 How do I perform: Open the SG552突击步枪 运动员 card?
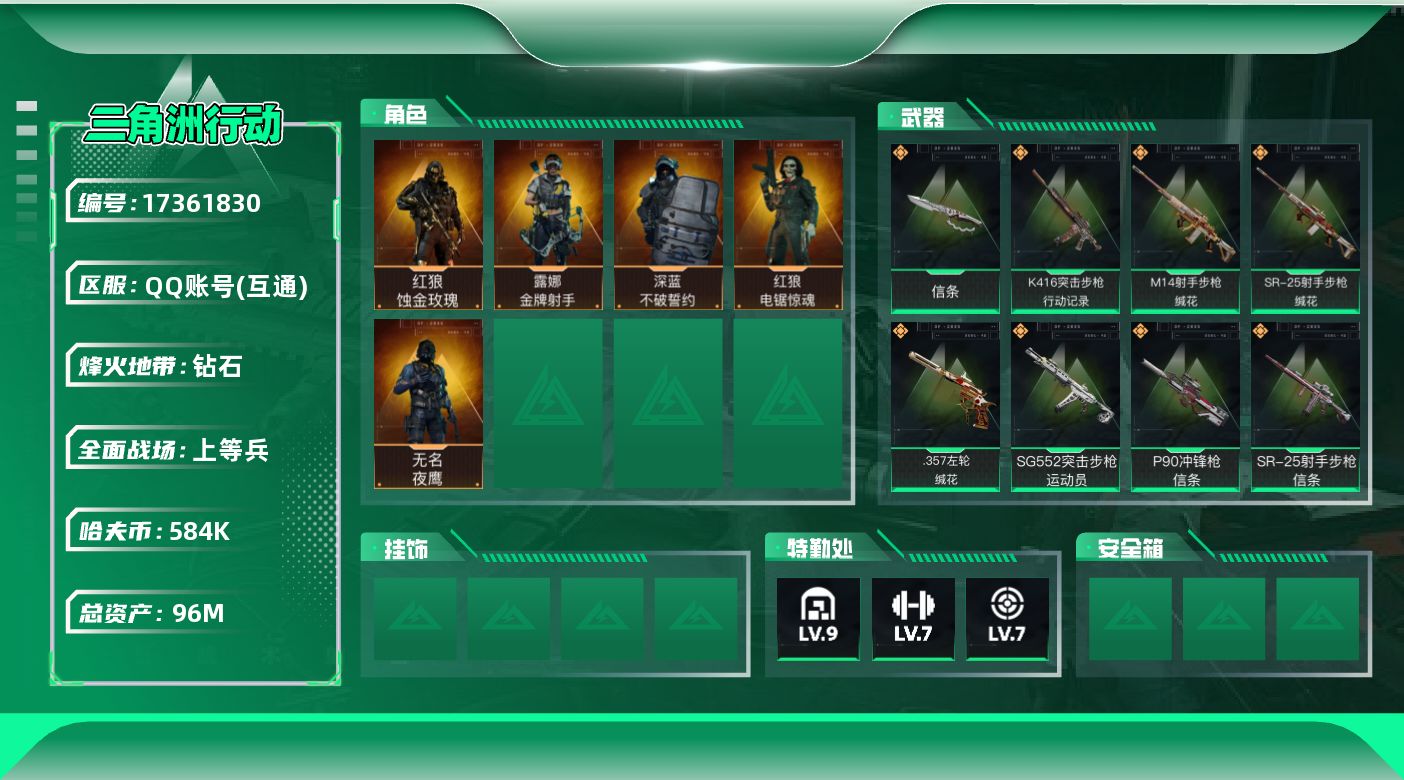coord(1065,406)
